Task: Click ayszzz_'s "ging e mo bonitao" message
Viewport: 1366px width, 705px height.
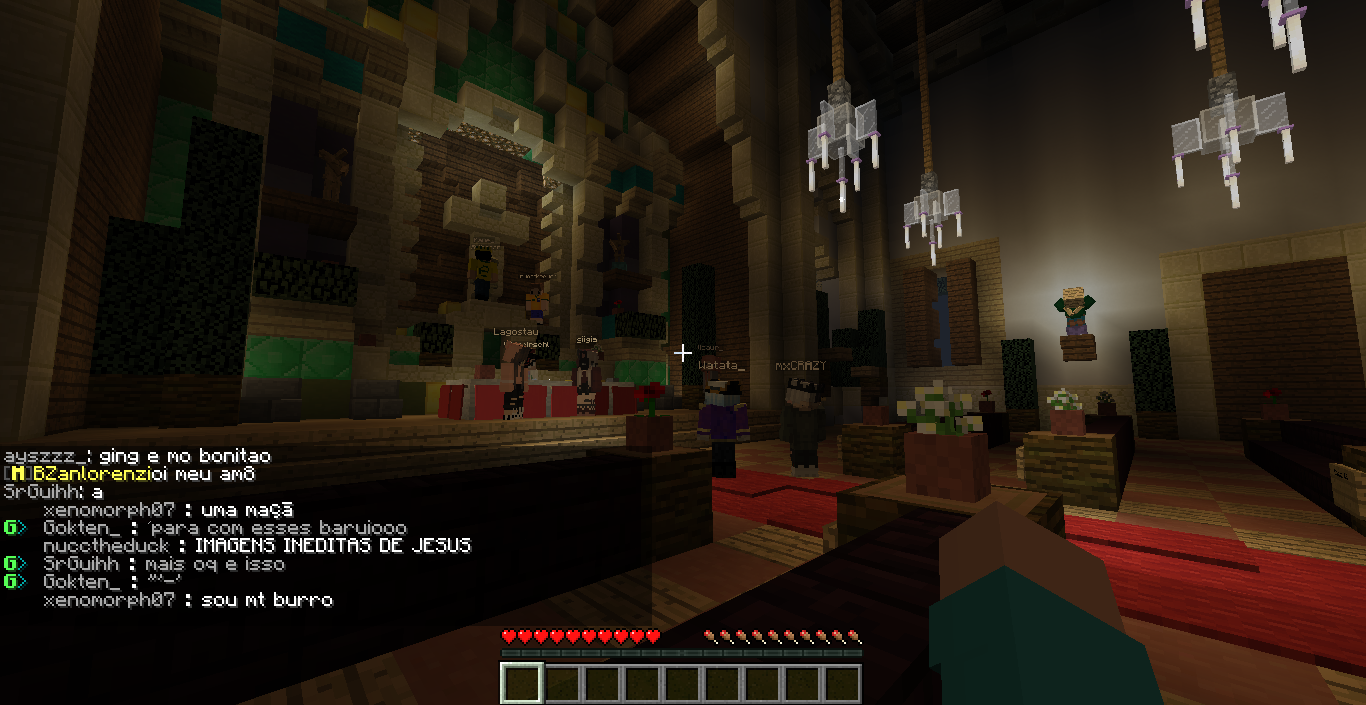Action: 185,456
